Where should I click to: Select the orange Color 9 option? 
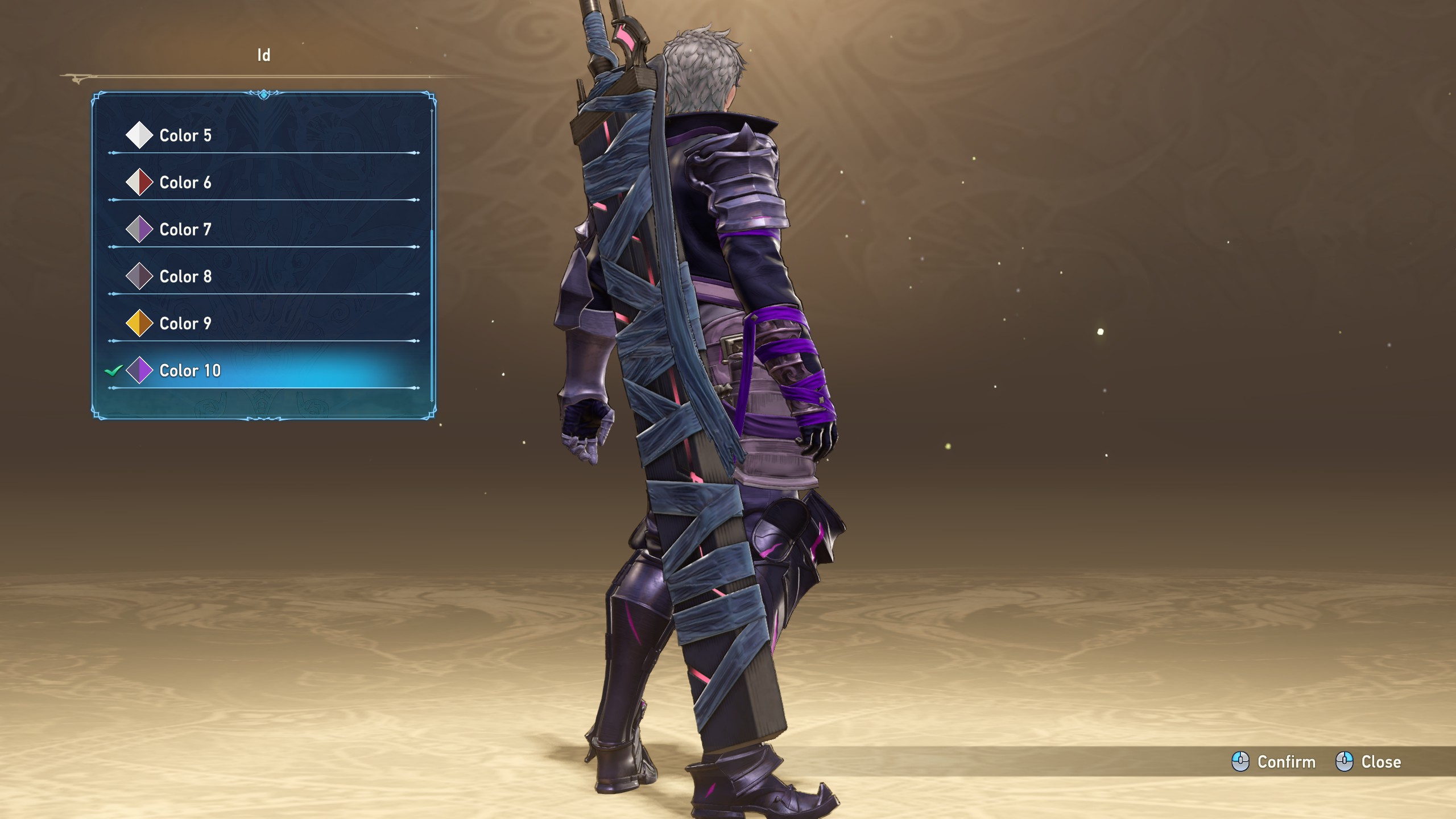tap(185, 324)
